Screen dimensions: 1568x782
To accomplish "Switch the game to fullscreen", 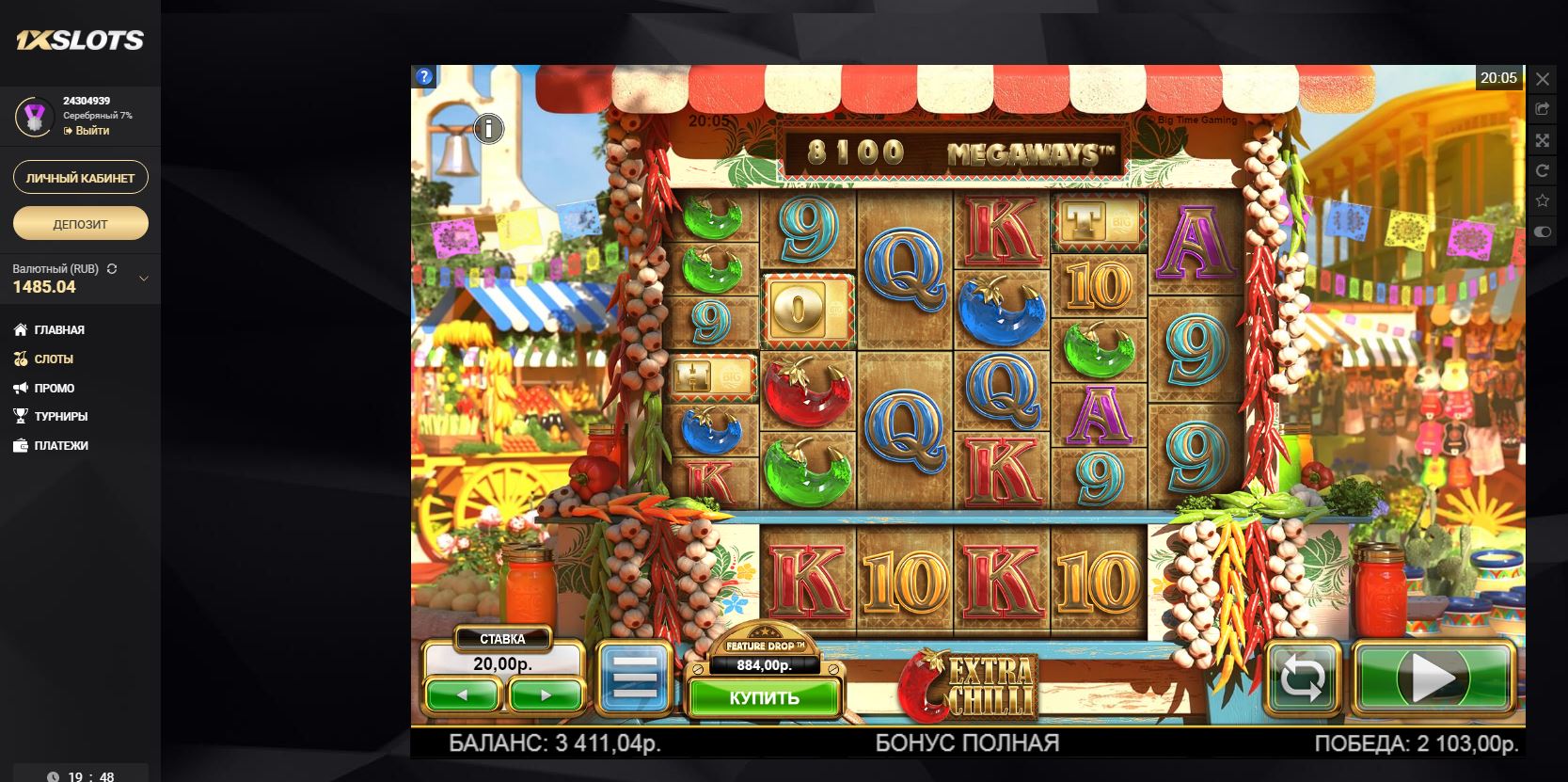I will pyautogui.click(x=1543, y=140).
